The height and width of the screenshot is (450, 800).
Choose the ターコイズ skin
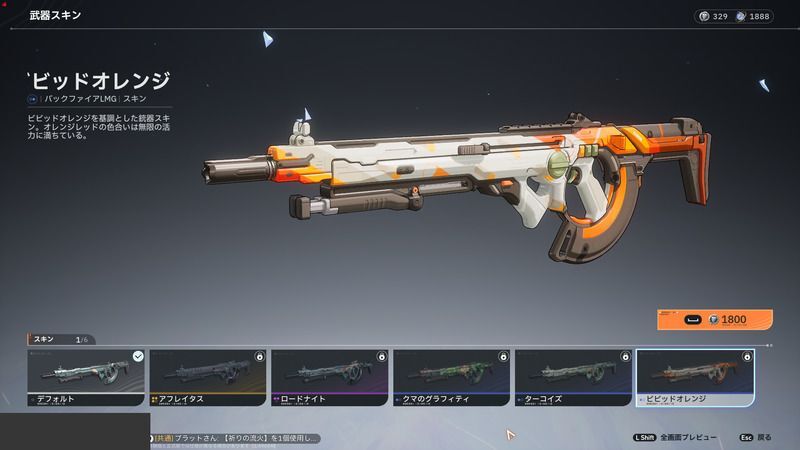click(573, 378)
